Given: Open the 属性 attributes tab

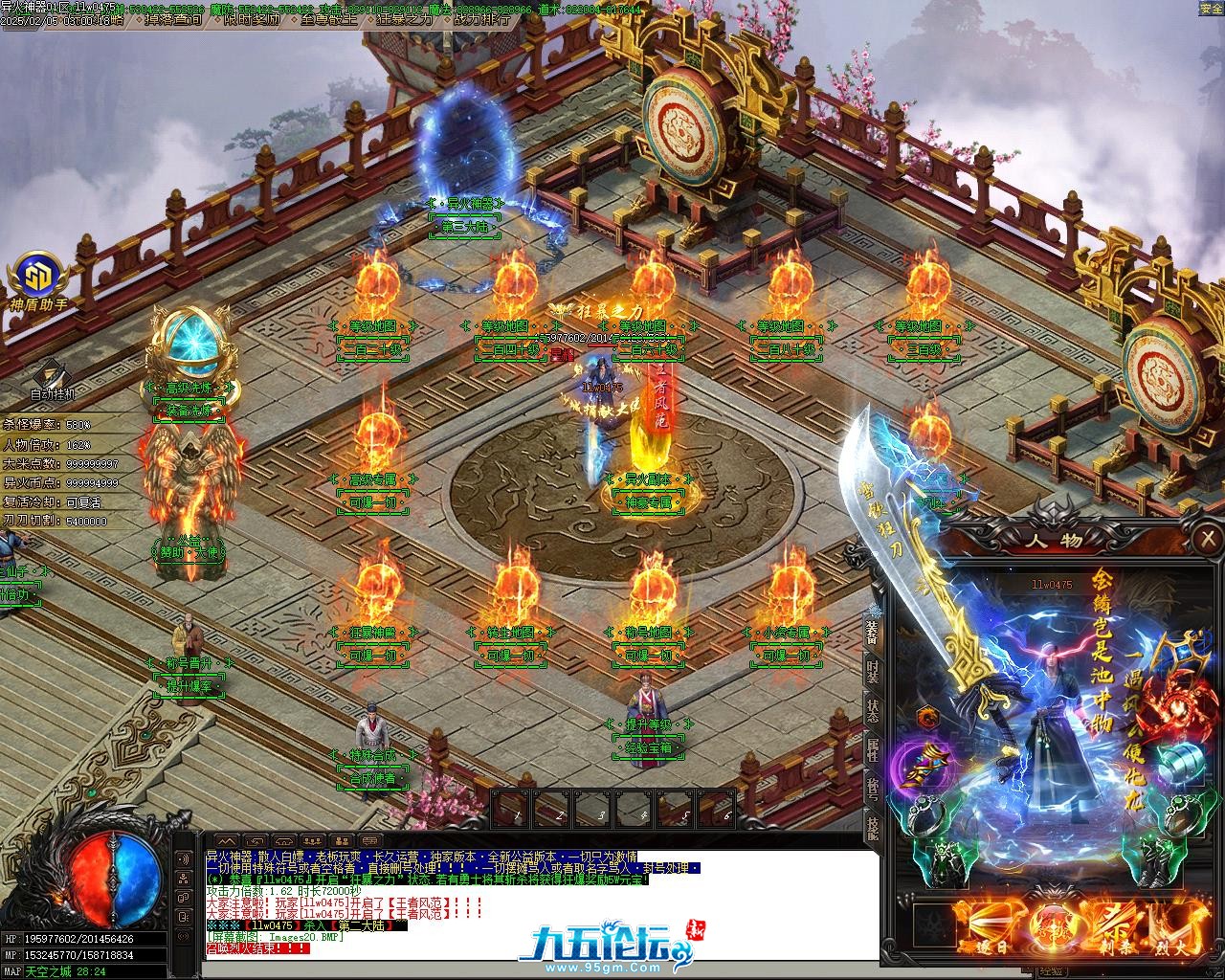Looking at the screenshot, I should (x=873, y=751).
